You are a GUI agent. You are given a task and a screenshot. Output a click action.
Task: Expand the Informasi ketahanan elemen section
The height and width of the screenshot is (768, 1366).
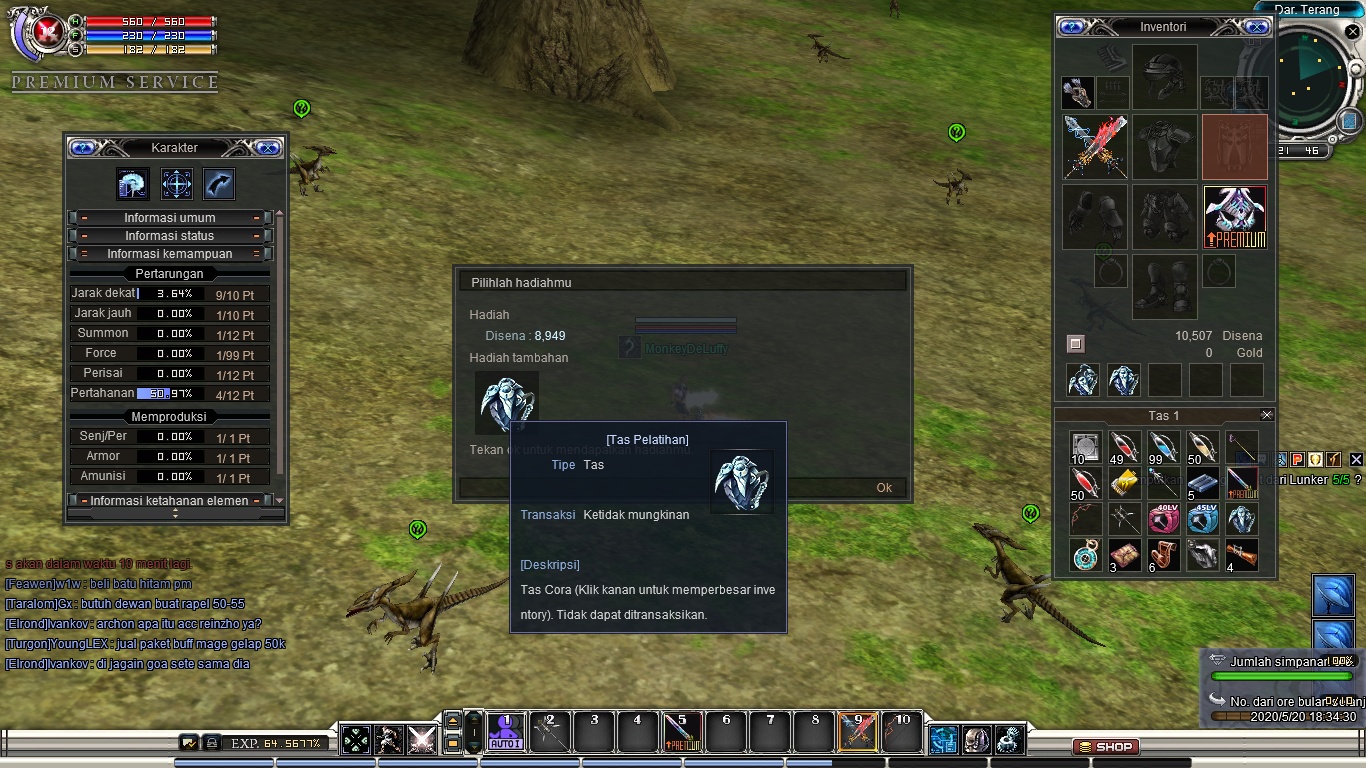pyautogui.click(x=170, y=501)
